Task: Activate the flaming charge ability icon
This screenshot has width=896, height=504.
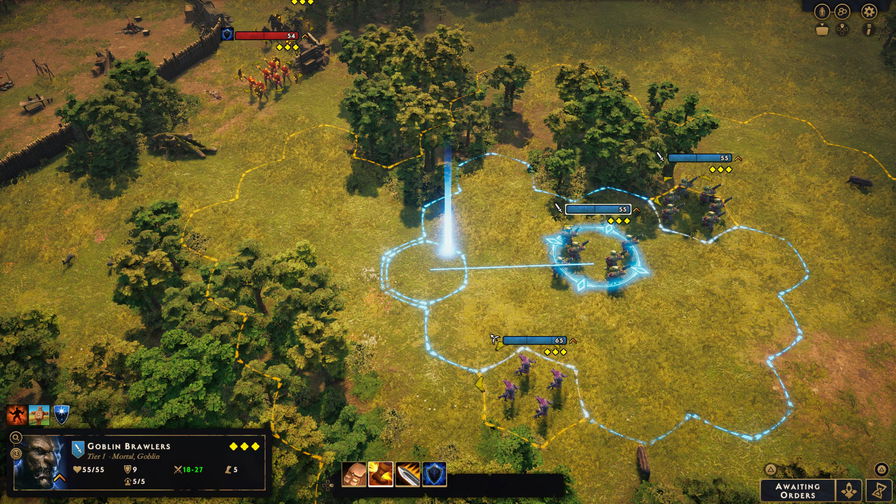Action: coord(381,474)
